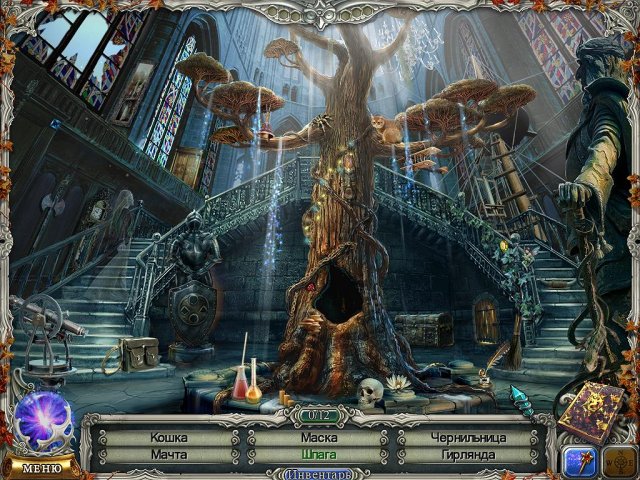The height and width of the screenshot is (480, 640).
Task: Select the Кошка list entry
Action: point(168,437)
